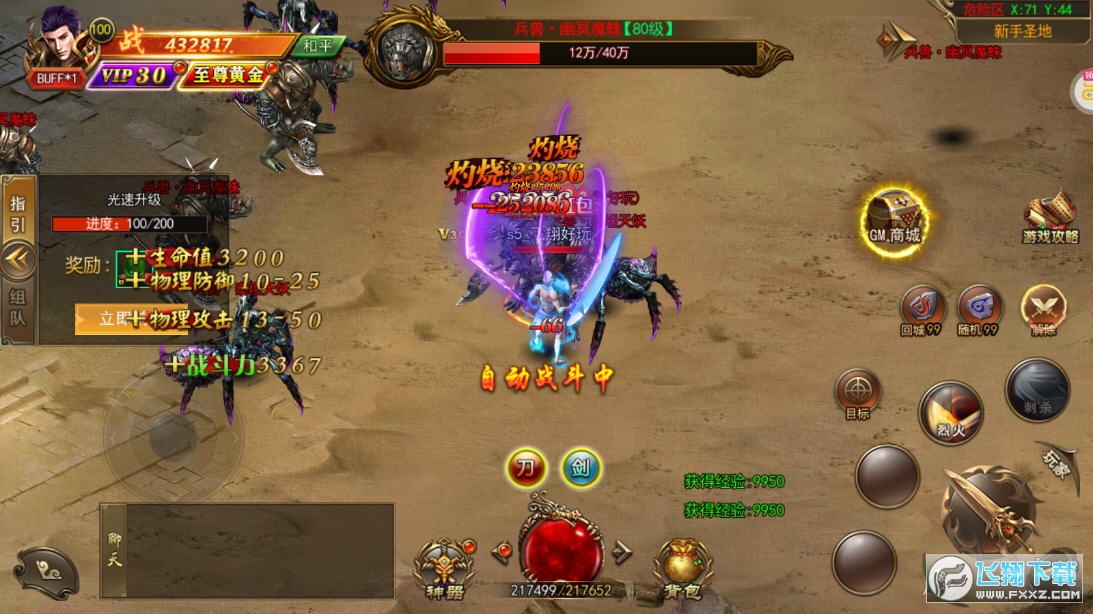Select the 刀 blade mode button
The height and width of the screenshot is (614, 1093).
pyautogui.click(x=525, y=467)
